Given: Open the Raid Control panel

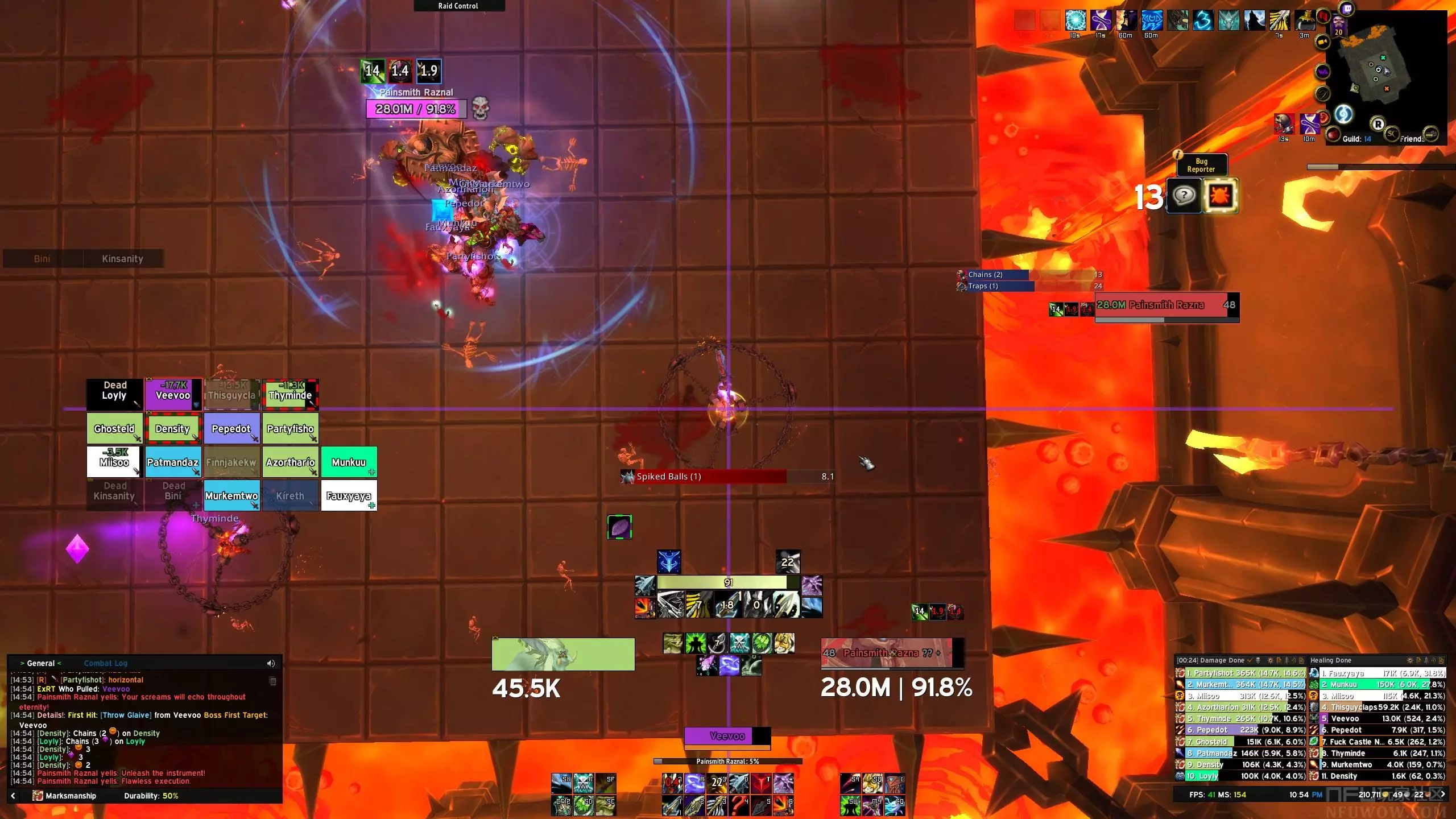Looking at the screenshot, I should tap(458, 6).
